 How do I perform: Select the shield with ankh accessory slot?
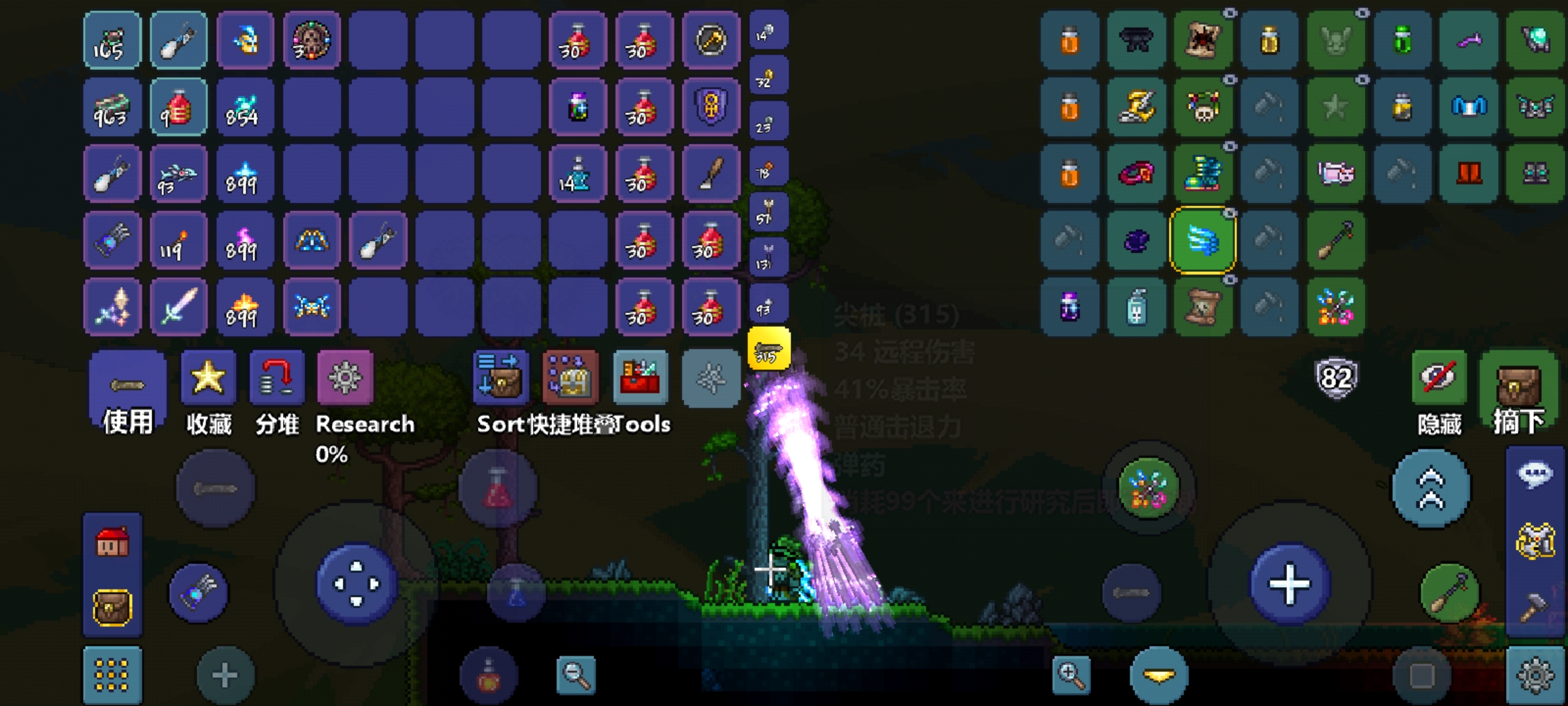[x=711, y=107]
